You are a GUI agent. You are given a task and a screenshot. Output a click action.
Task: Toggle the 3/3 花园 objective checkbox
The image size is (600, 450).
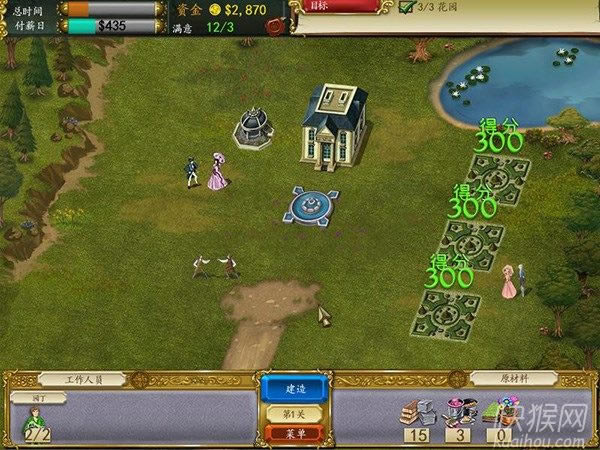coord(405,7)
